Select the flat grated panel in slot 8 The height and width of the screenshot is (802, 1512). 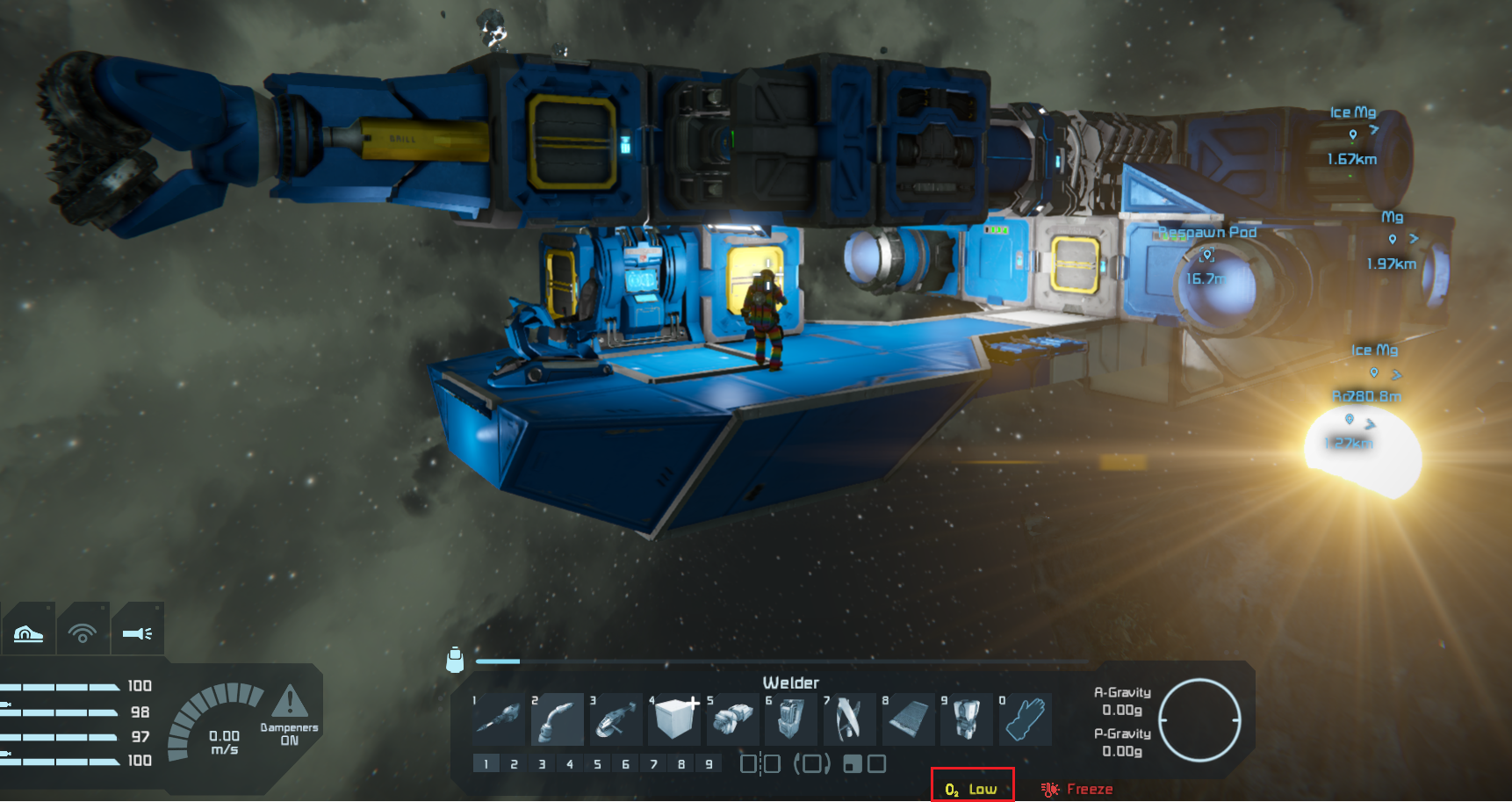coord(908,719)
